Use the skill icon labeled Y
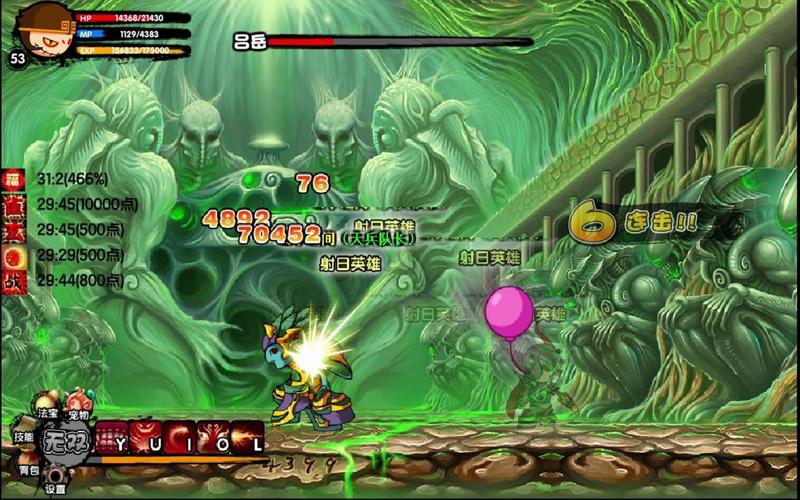Viewport: 800px width, 500px height. pos(112,439)
